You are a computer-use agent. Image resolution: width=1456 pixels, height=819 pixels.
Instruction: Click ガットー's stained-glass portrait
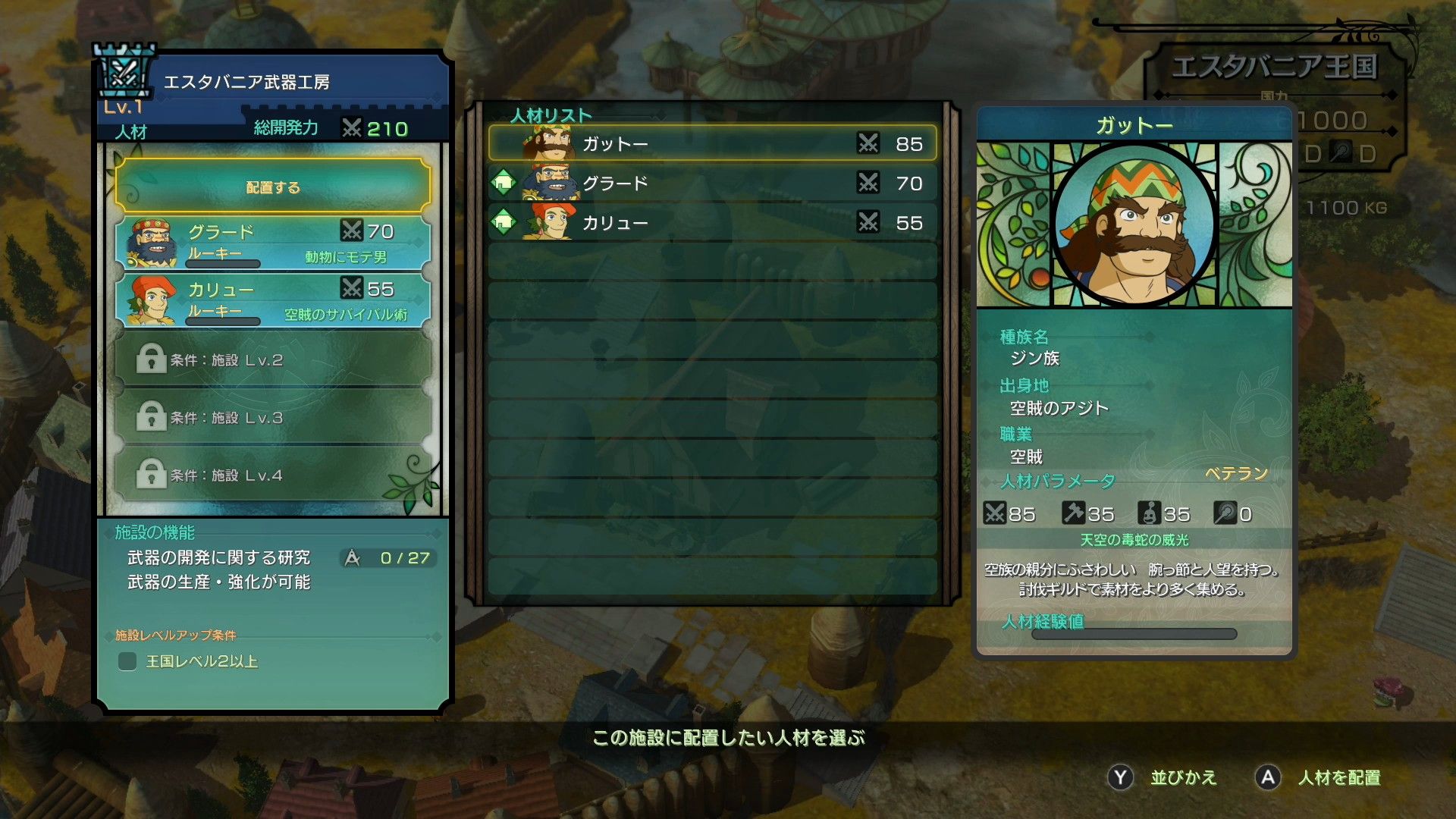pyautogui.click(x=1134, y=224)
